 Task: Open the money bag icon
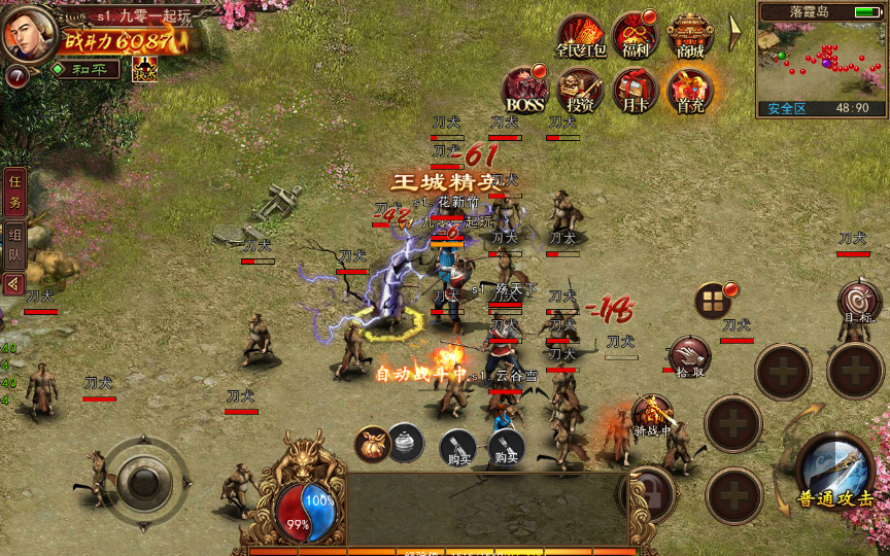[x=373, y=443]
